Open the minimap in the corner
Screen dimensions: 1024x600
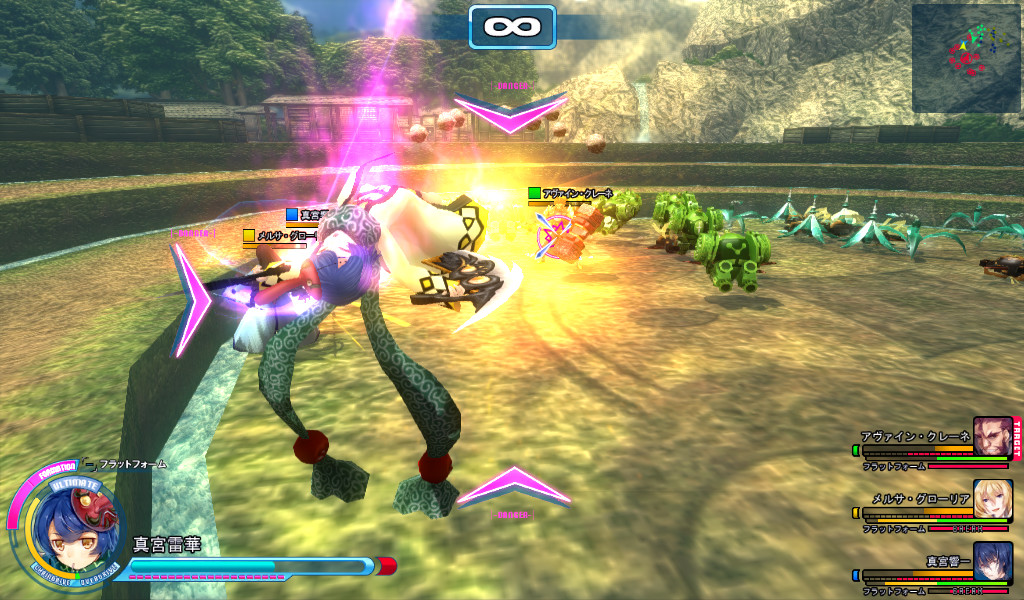click(x=965, y=58)
